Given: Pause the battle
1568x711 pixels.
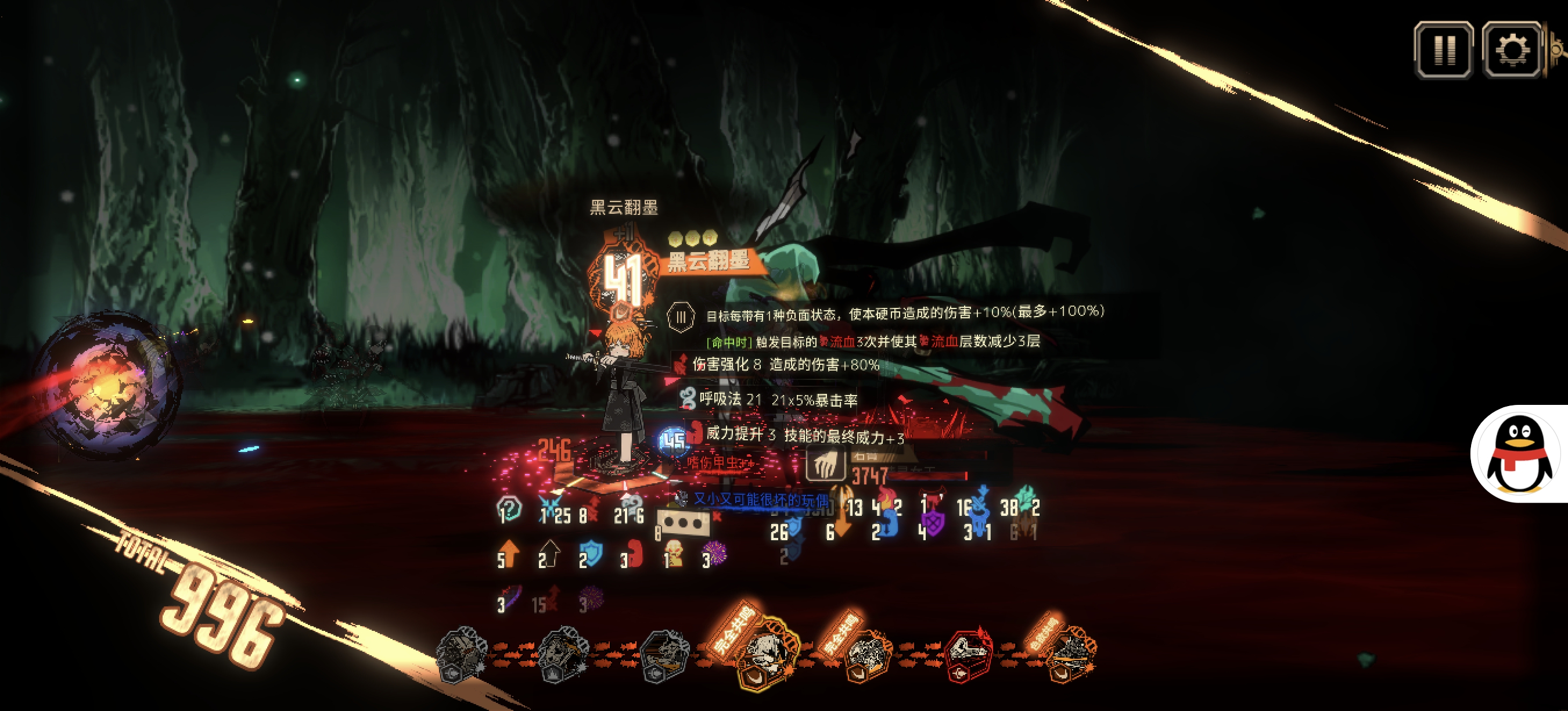Looking at the screenshot, I should pos(1443,50).
